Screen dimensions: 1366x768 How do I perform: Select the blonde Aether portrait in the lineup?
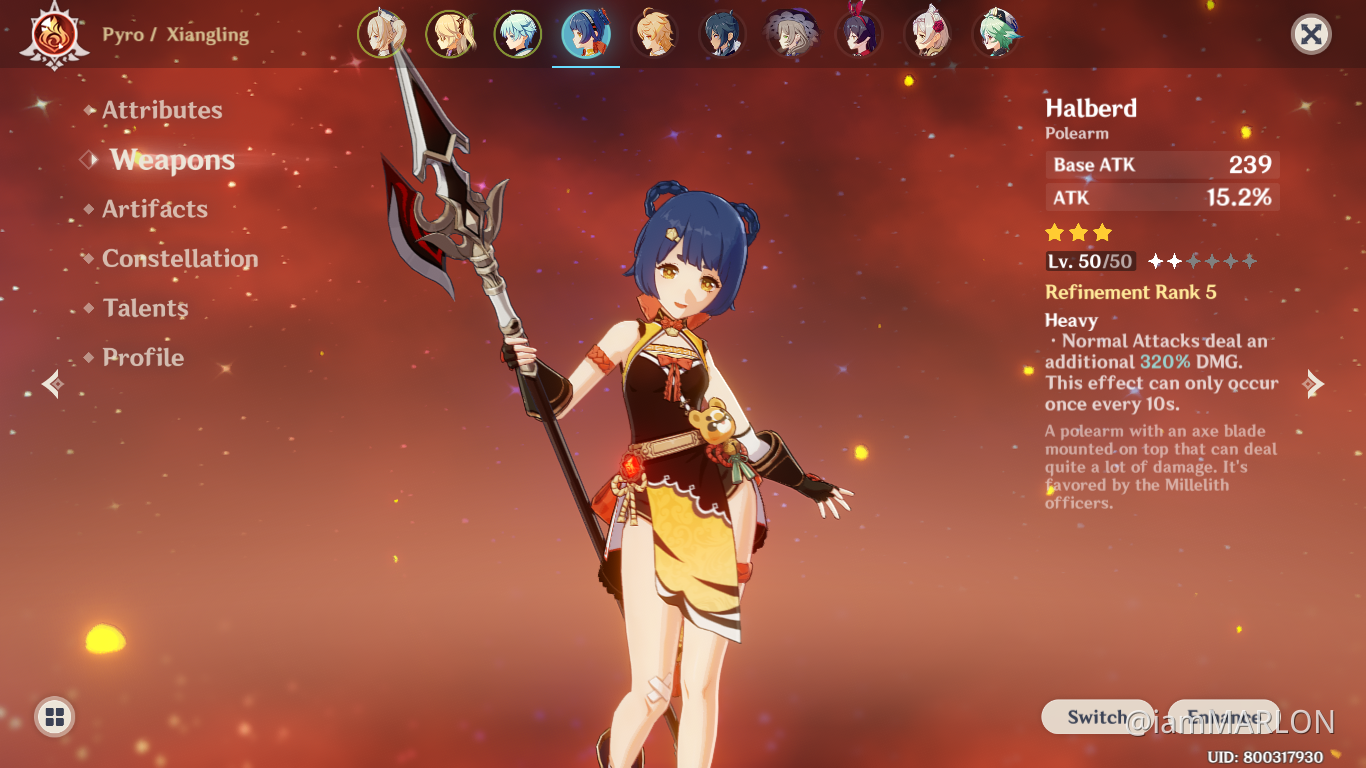(x=656, y=33)
